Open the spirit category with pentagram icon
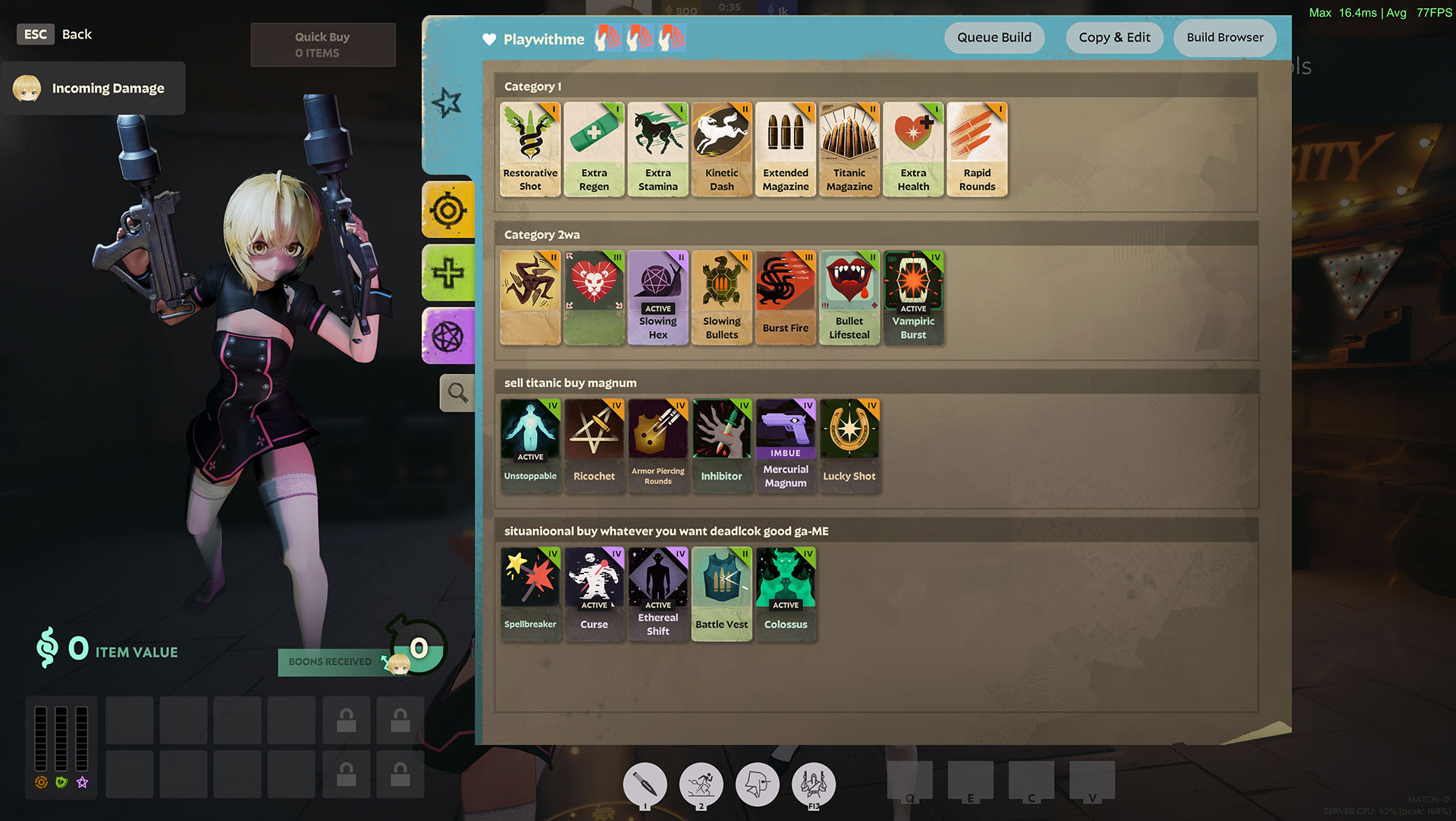The height and width of the screenshot is (821, 1456). (448, 335)
